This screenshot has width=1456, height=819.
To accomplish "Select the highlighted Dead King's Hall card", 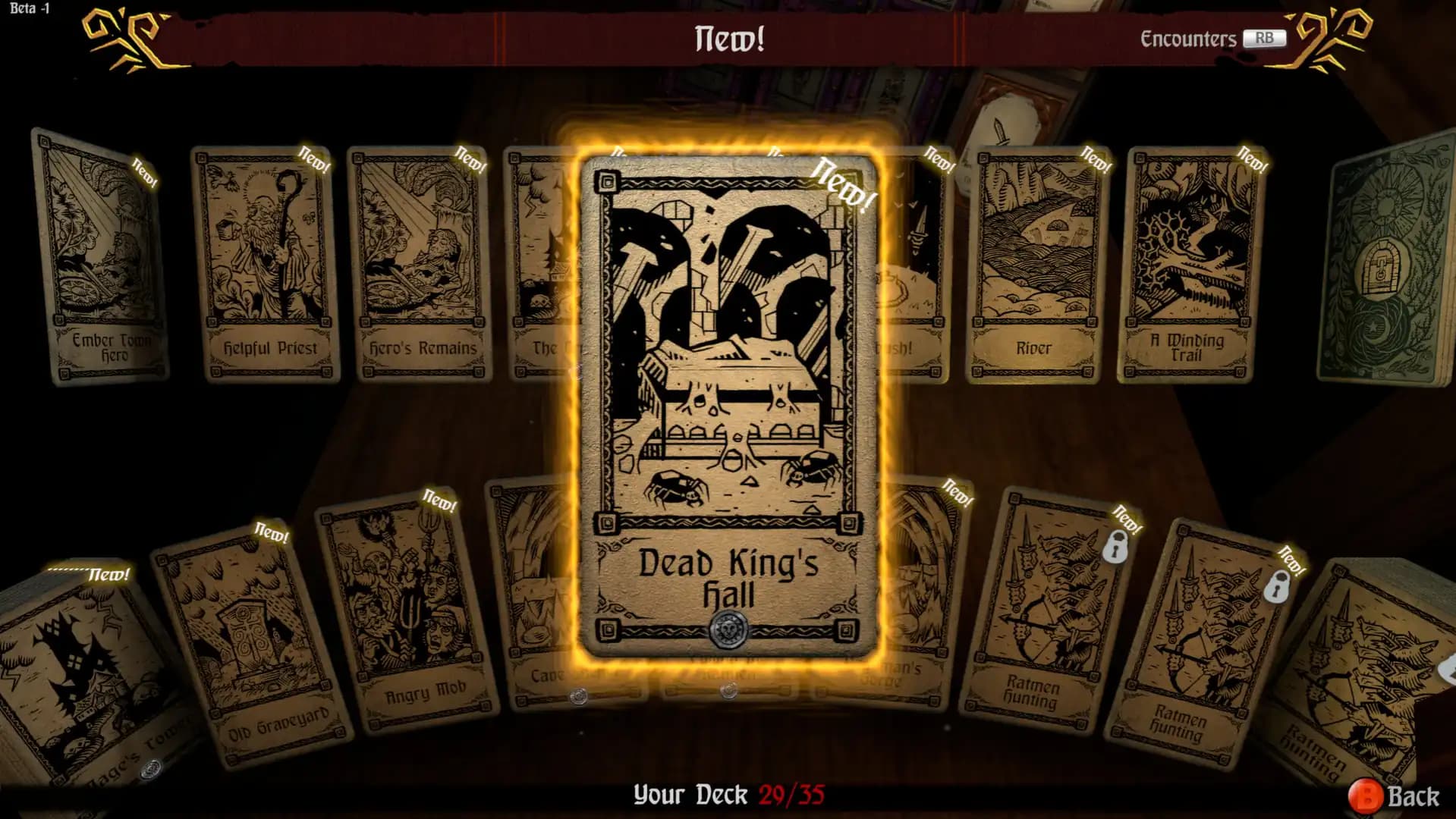I will point(728,394).
